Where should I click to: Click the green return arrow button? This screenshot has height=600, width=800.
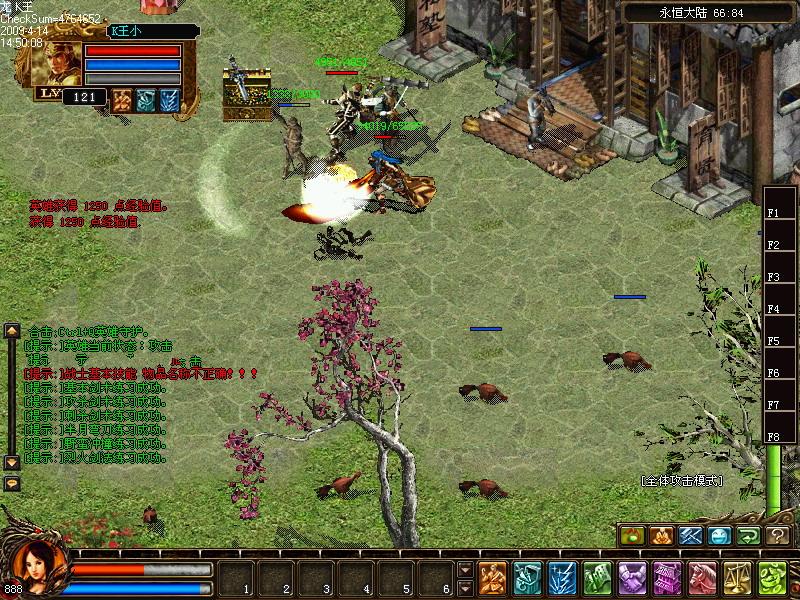[749, 535]
